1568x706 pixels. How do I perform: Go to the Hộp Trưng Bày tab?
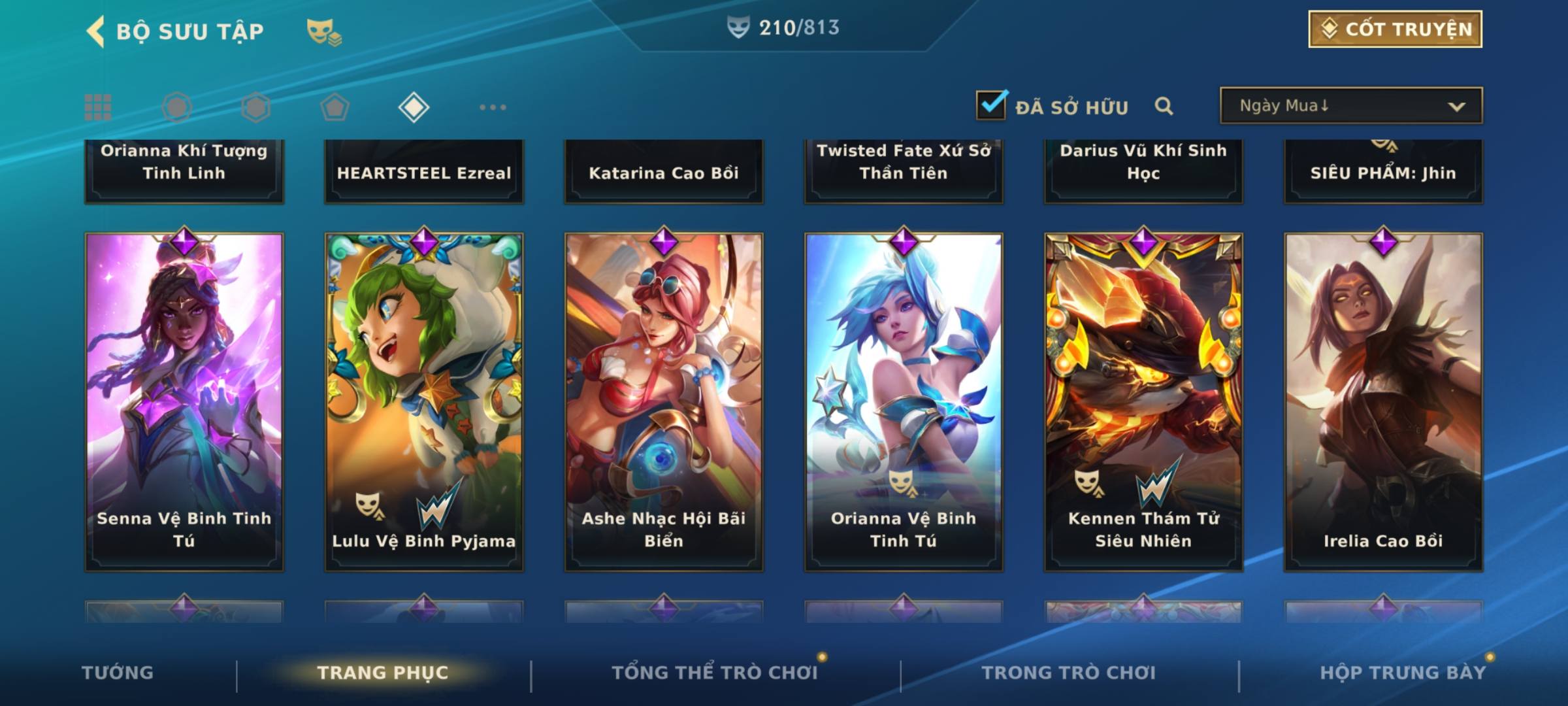point(1403,673)
